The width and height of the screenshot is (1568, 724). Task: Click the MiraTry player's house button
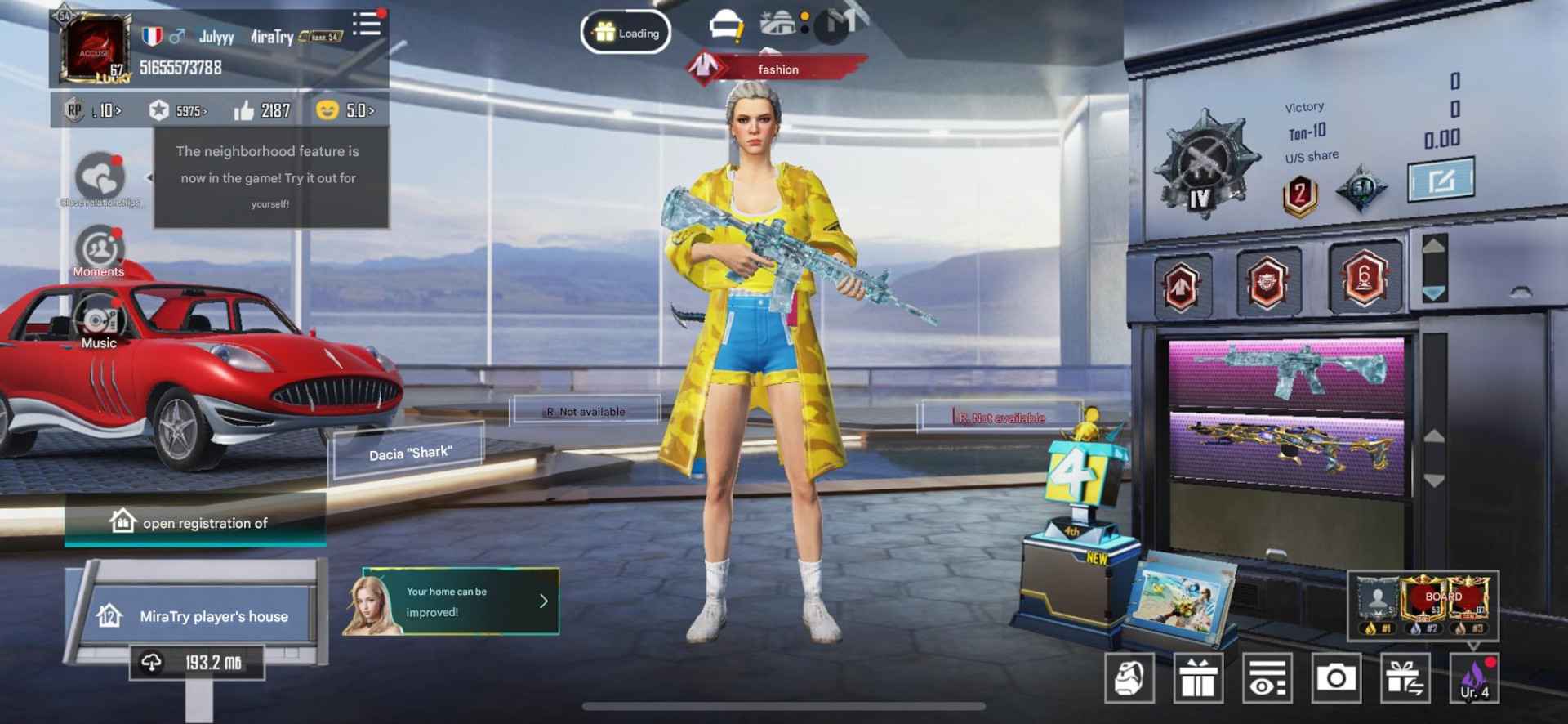click(x=204, y=617)
